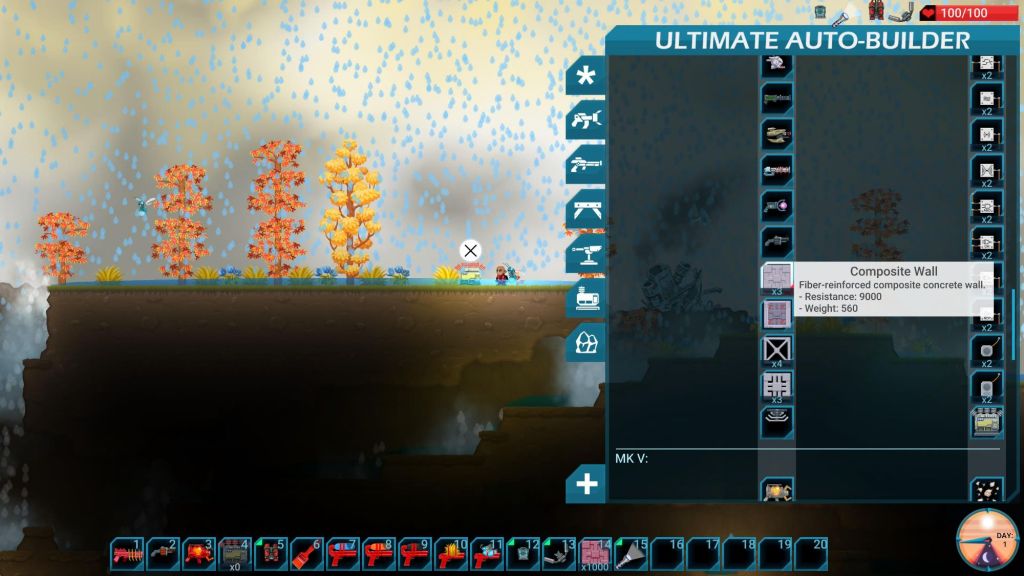The height and width of the screenshot is (576, 1024).
Task: Open the plus tab on the builder panel
Action: (x=587, y=485)
